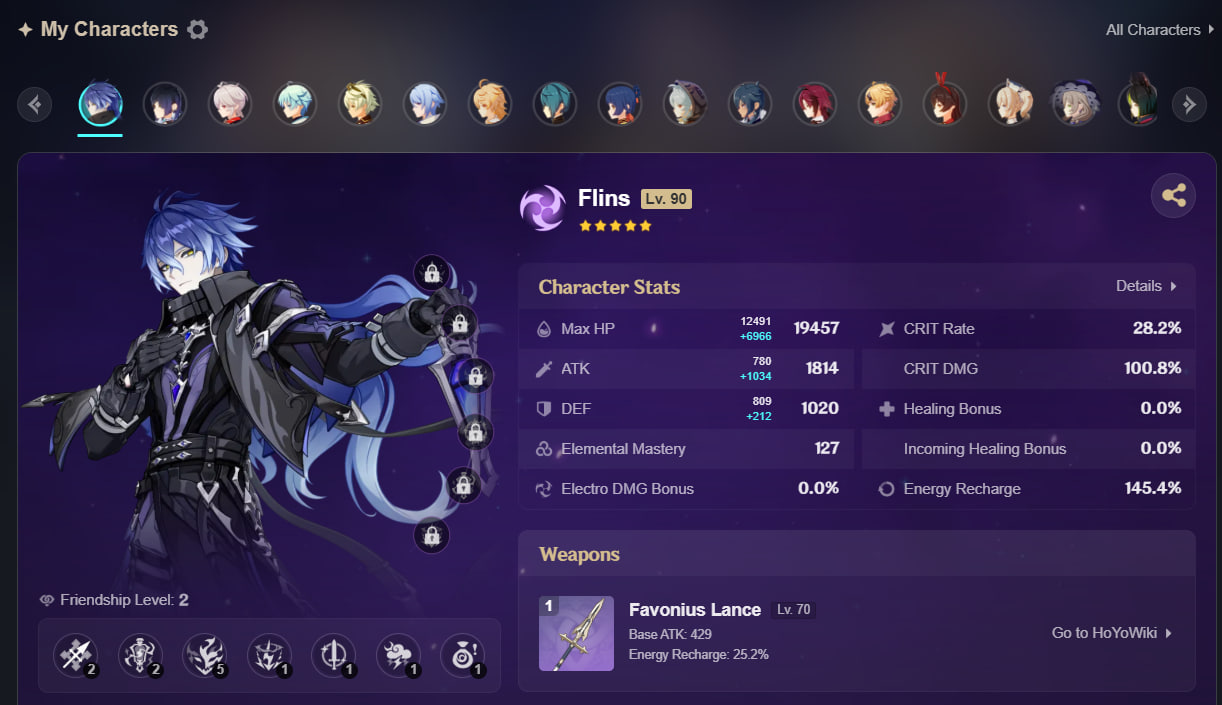View the spear normal attack talent
The height and width of the screenshot is (705, 1222).
click(75, 655)
